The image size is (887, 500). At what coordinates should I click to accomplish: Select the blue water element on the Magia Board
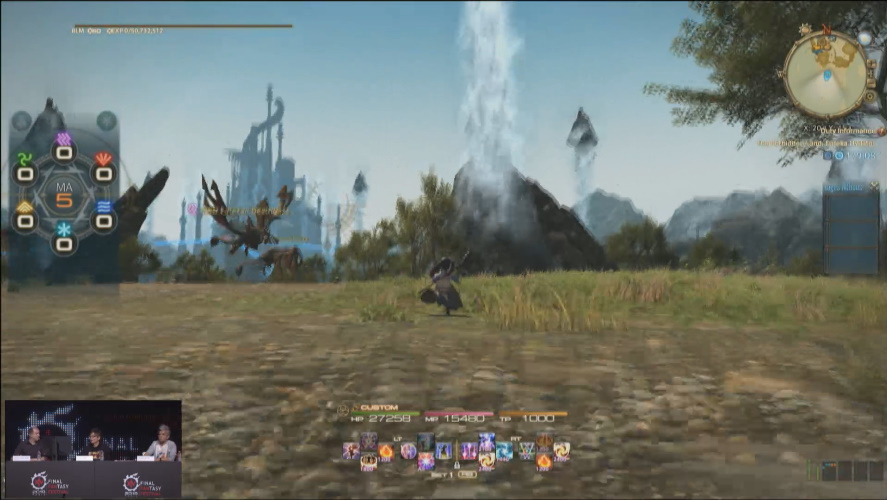click(x=103, y=208)
